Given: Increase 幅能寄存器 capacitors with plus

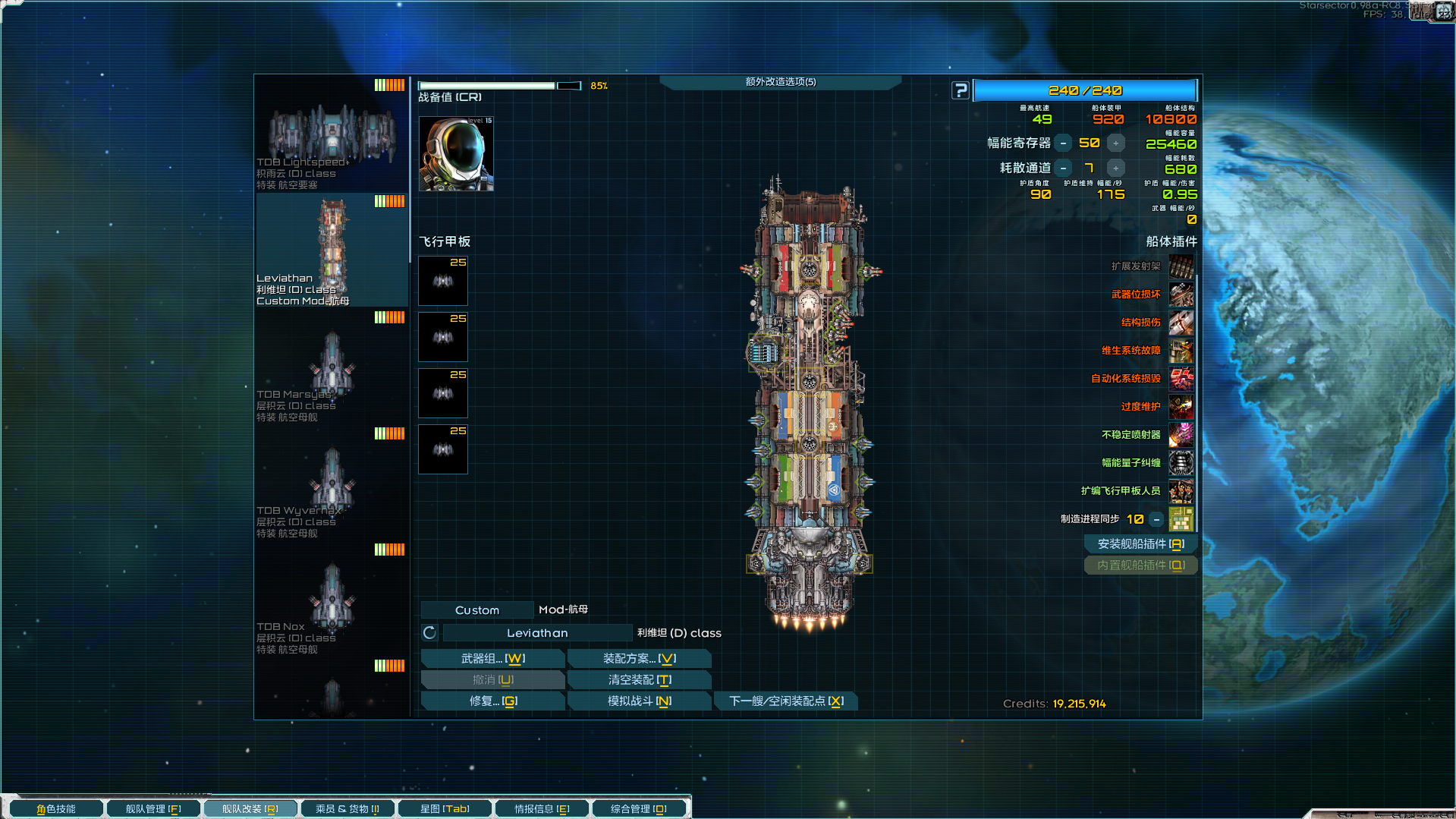Looking at the screenshot, I should (1115, 143).
